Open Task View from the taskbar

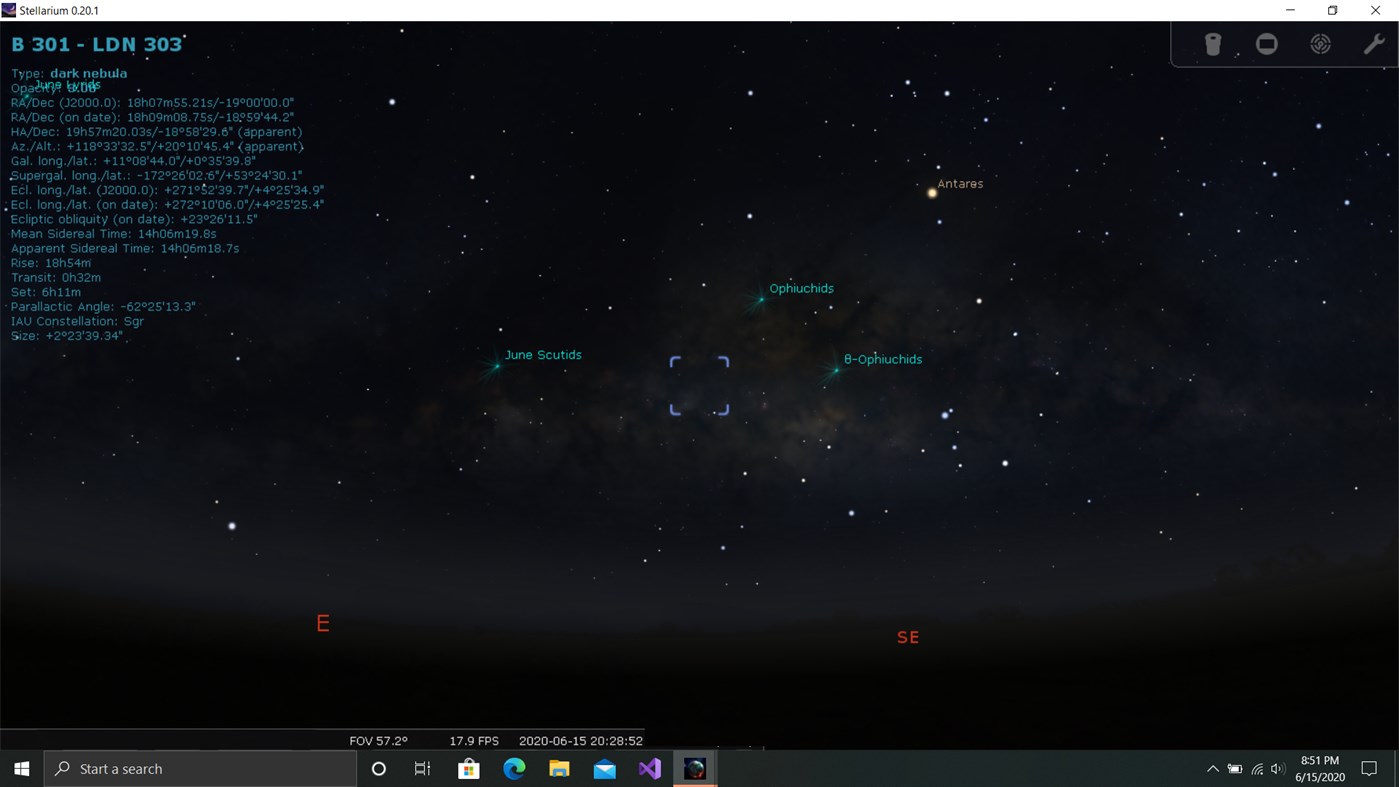pyautogui.click(x=422, y=768)
